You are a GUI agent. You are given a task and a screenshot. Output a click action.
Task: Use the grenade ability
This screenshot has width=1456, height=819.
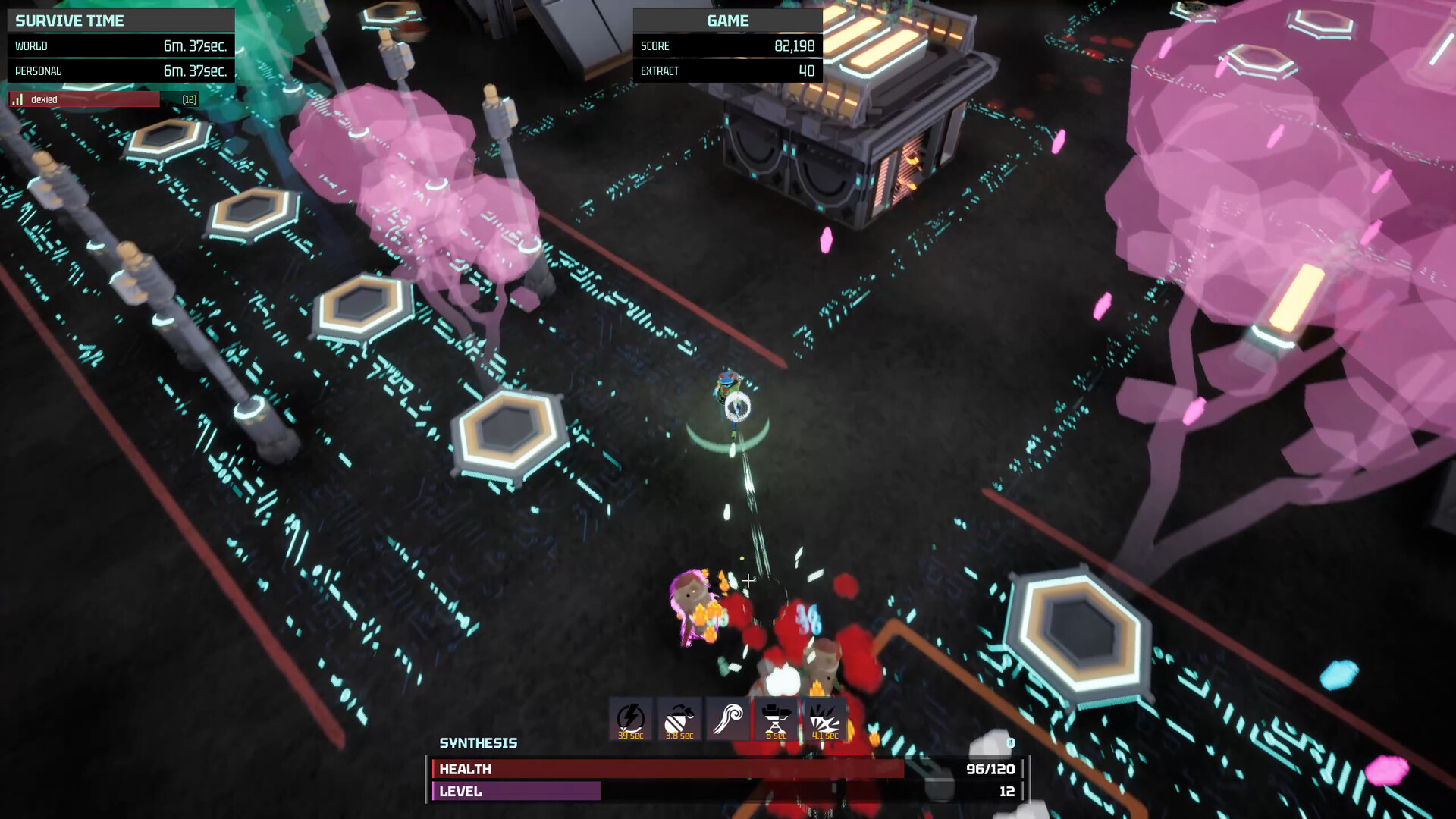[679, 719]
